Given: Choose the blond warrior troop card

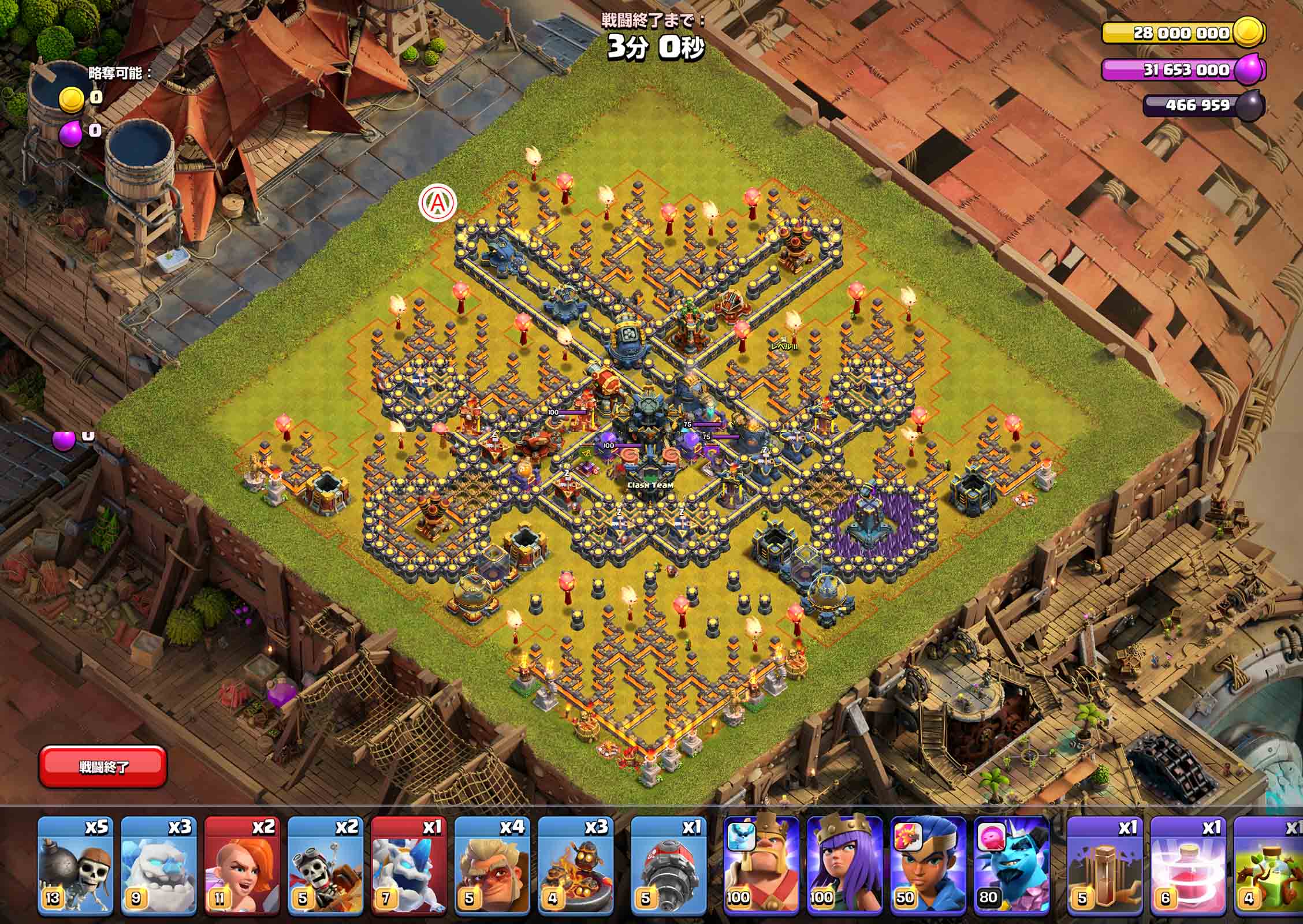Looking at the screenshot, I should pyautogui.click(x=492, y=866).
